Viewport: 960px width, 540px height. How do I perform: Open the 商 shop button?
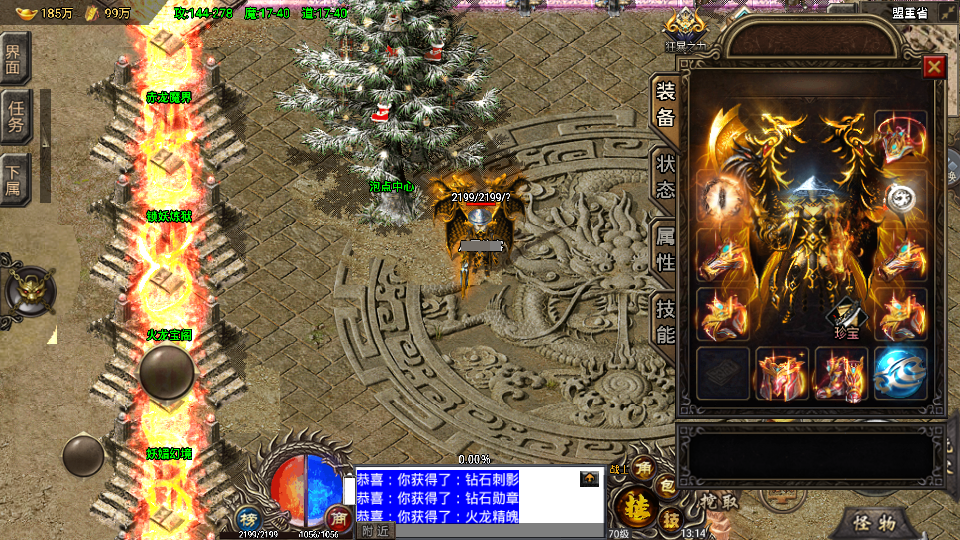coord(337,518)
